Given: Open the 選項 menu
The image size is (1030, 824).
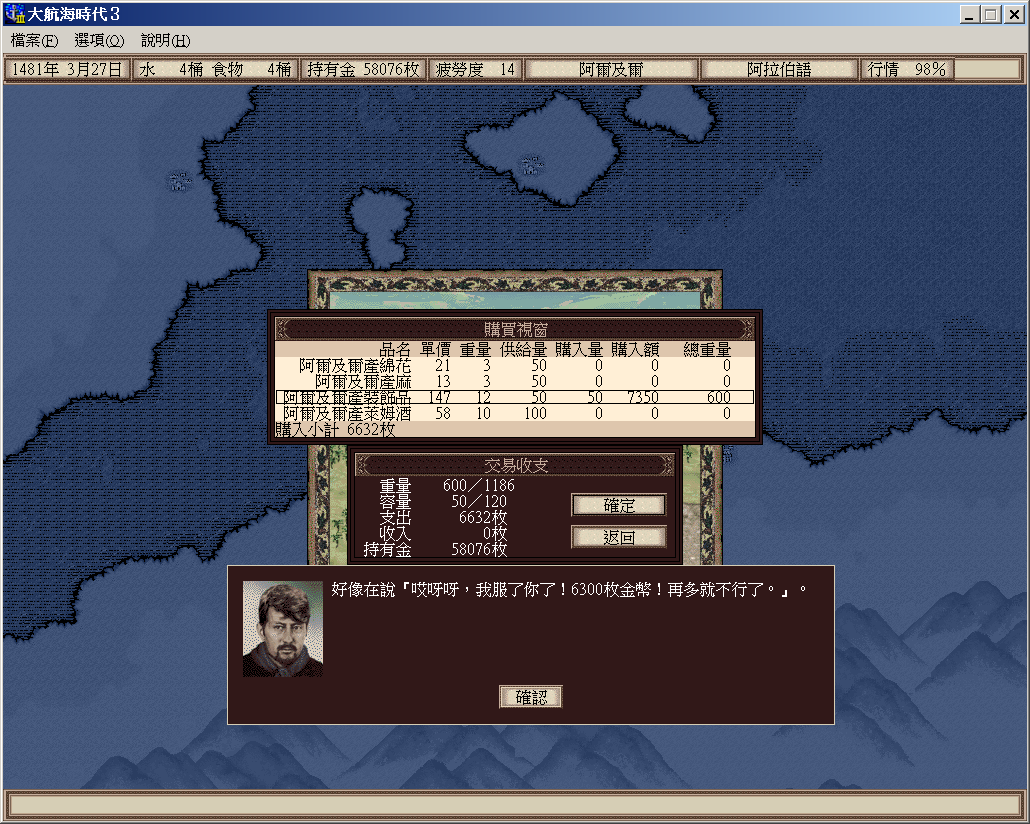Looking at the screenshot, I should [98, 41].
